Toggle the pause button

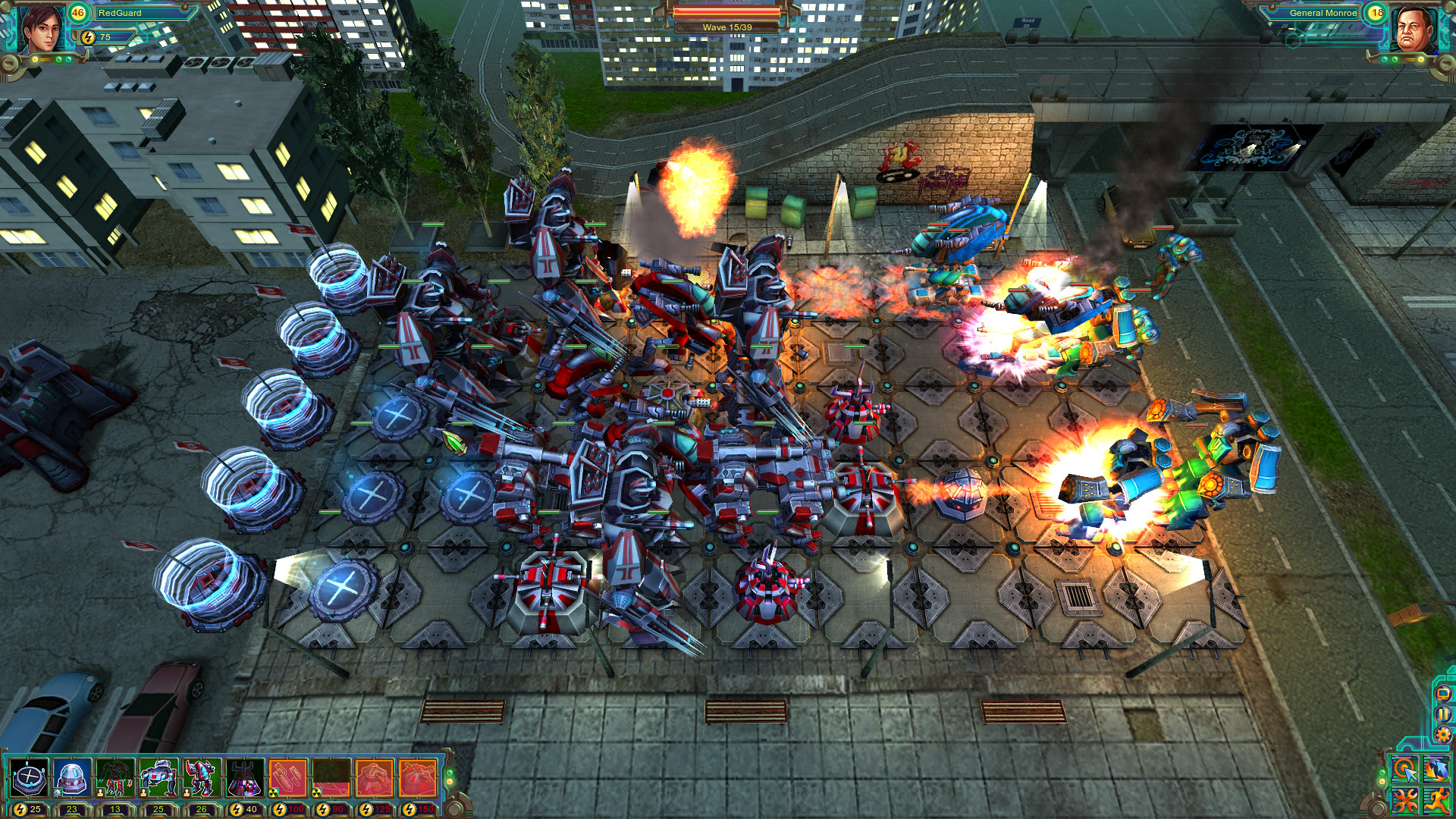1442,714
